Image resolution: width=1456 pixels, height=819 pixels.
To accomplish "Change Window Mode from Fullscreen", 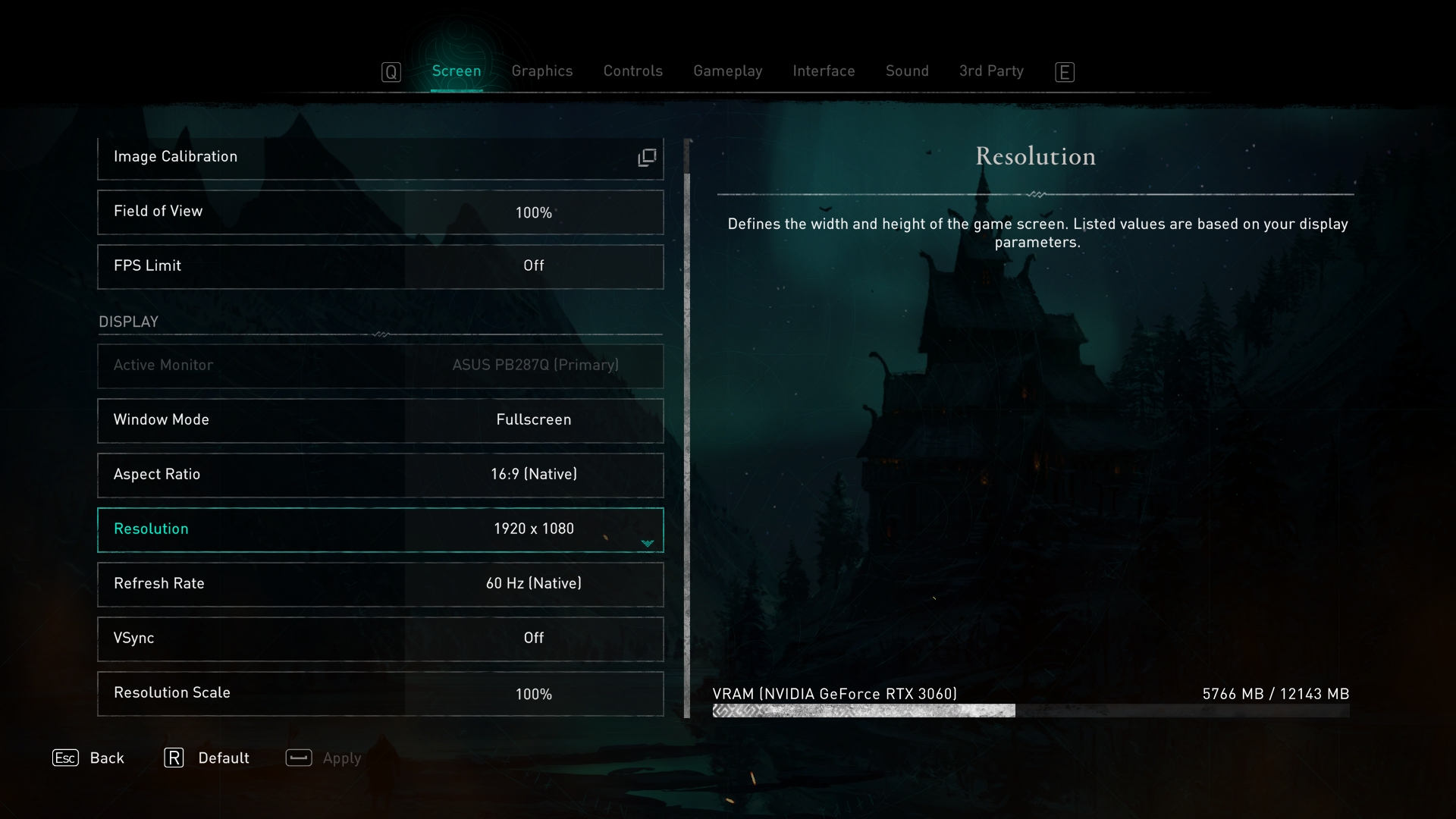I will tap(380, 420).
